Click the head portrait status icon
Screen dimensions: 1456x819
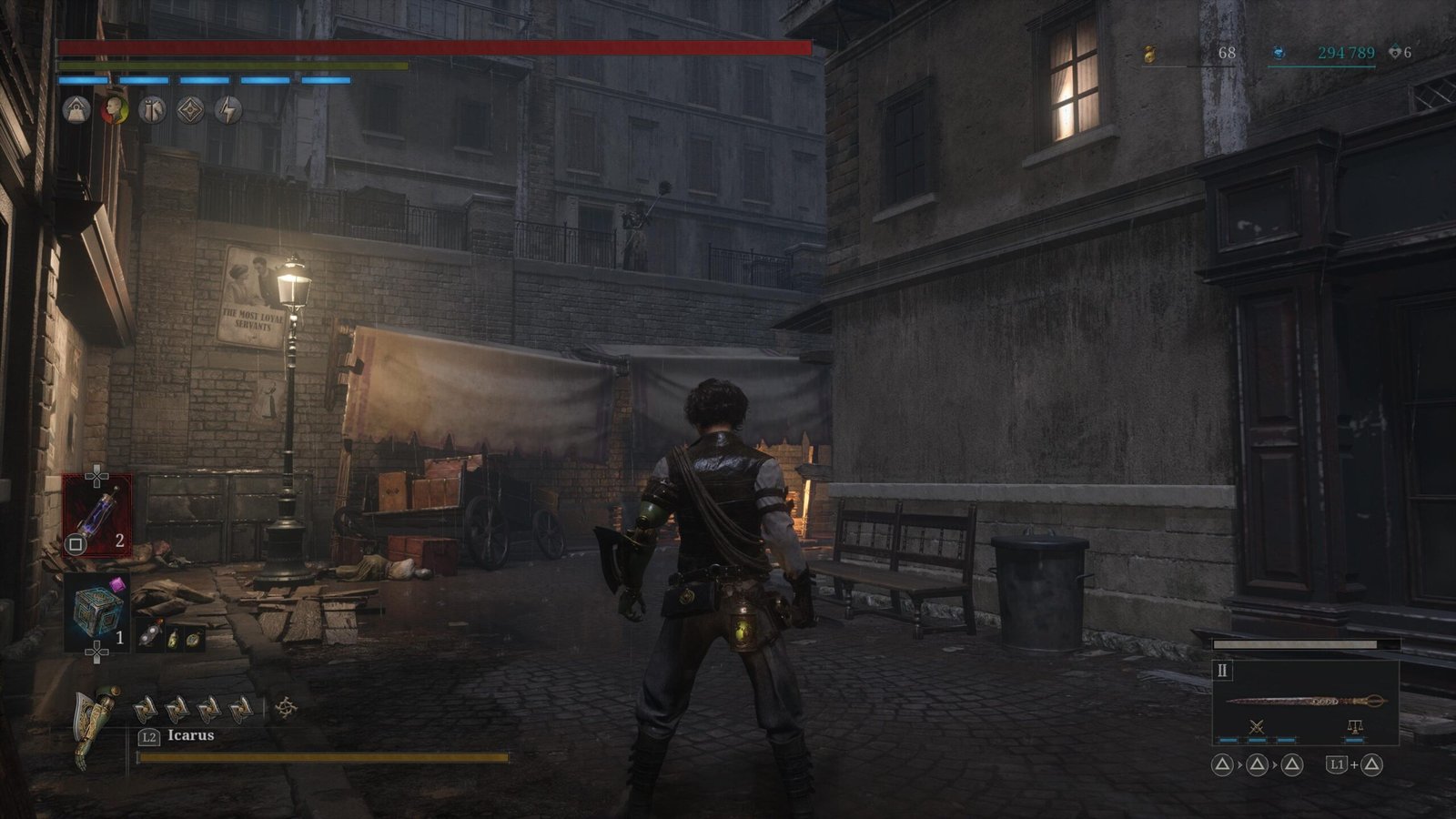115,111
